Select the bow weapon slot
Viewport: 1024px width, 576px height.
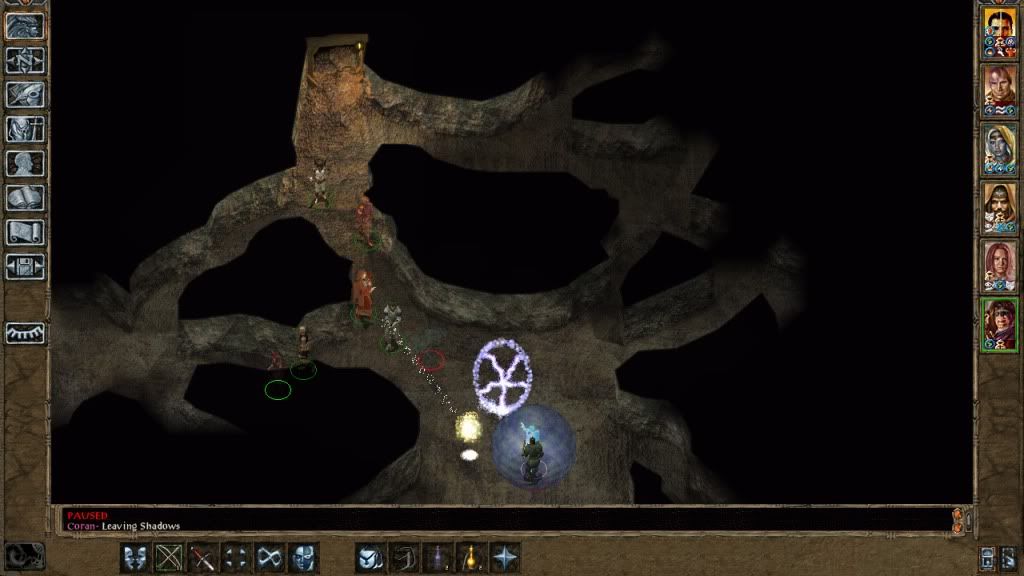click(x=169, y=557)
